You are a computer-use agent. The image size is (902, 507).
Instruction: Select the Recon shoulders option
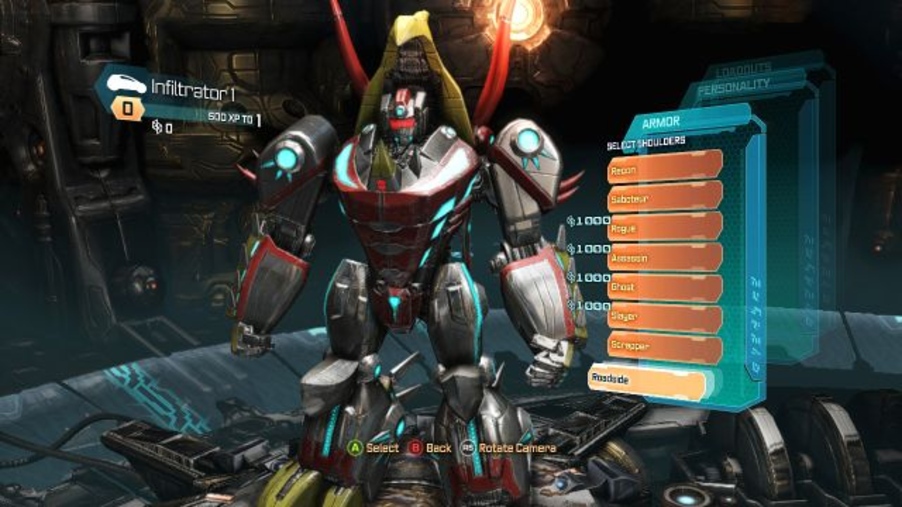point(664,171)
